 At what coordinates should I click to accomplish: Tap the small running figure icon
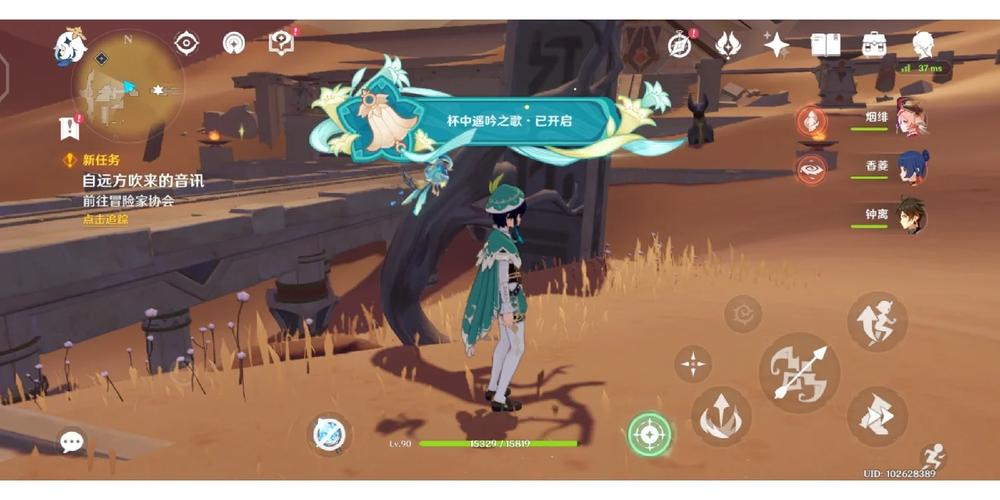[932, 456]
